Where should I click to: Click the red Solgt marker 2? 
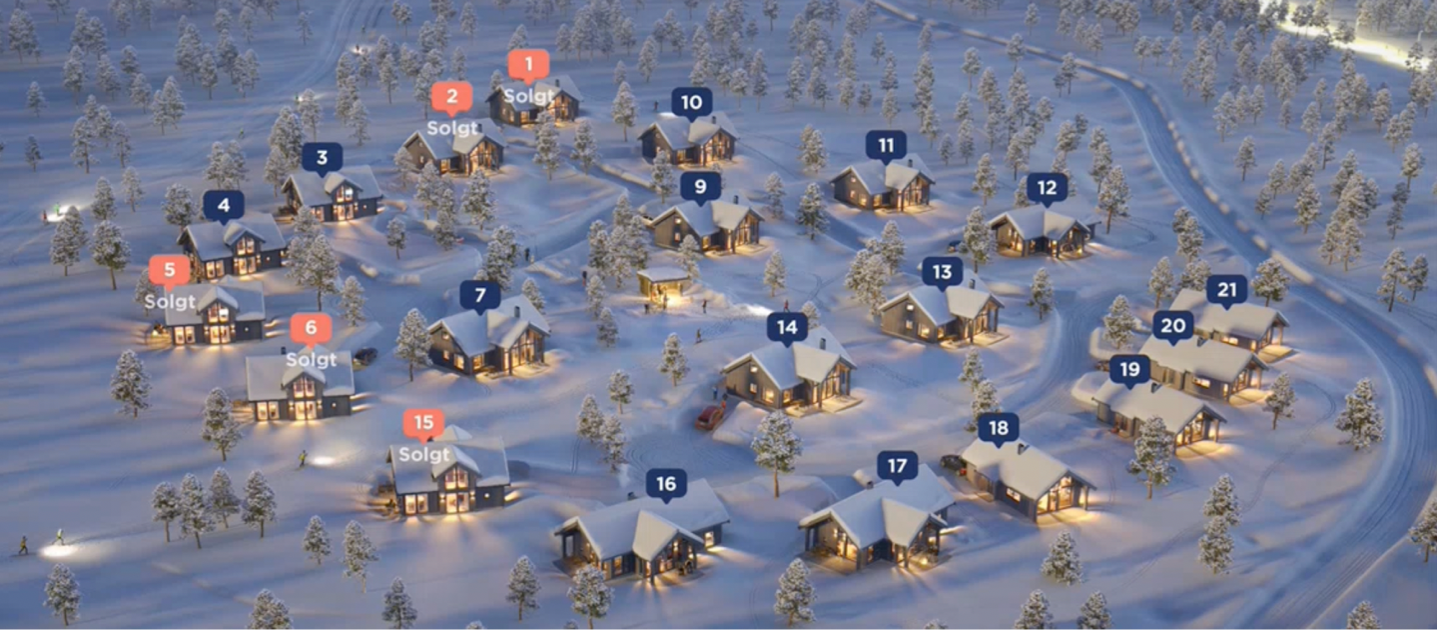coord(452,98)
